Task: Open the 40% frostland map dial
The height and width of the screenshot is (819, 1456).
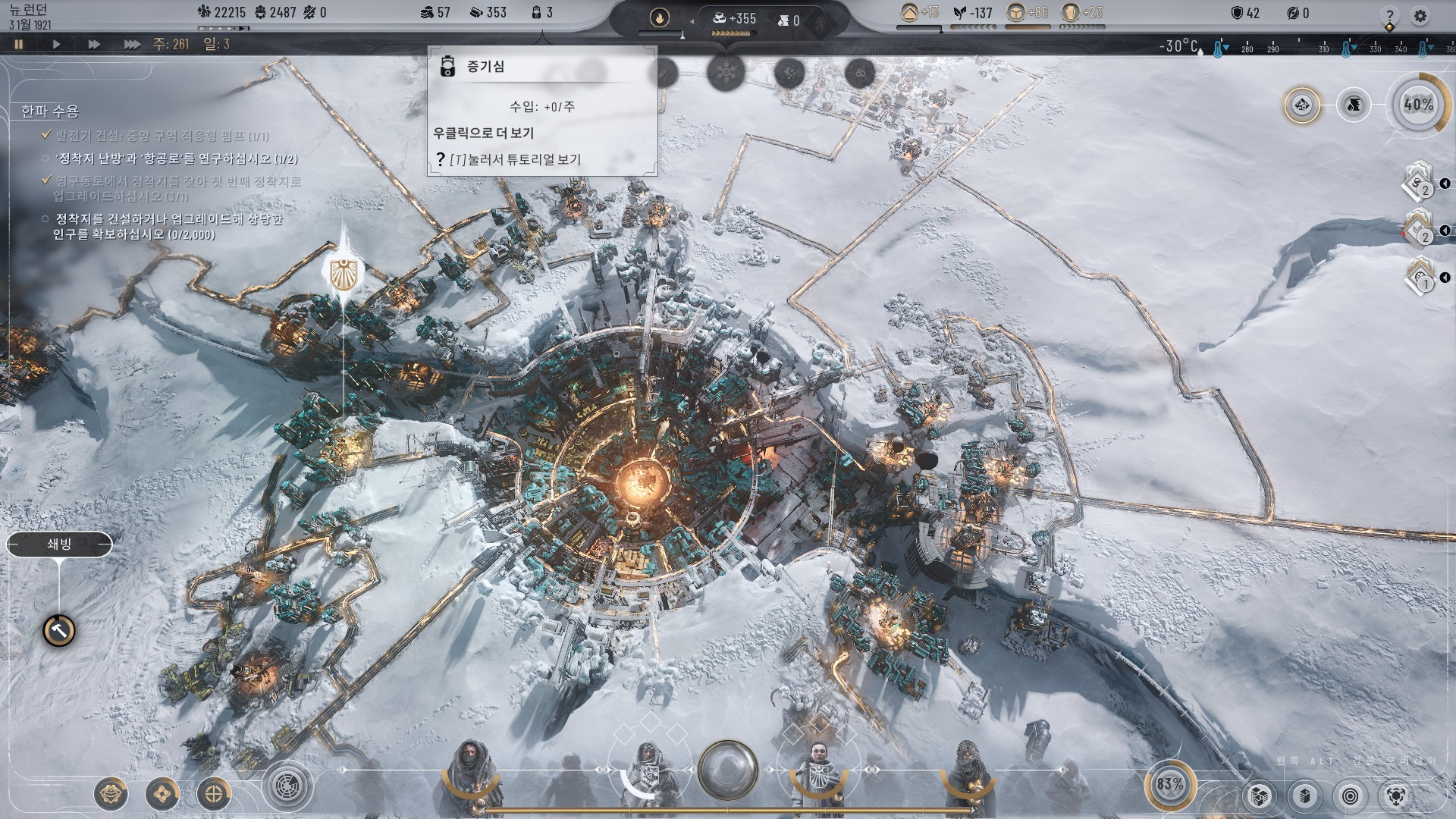Action: [x=1417, y=105]
